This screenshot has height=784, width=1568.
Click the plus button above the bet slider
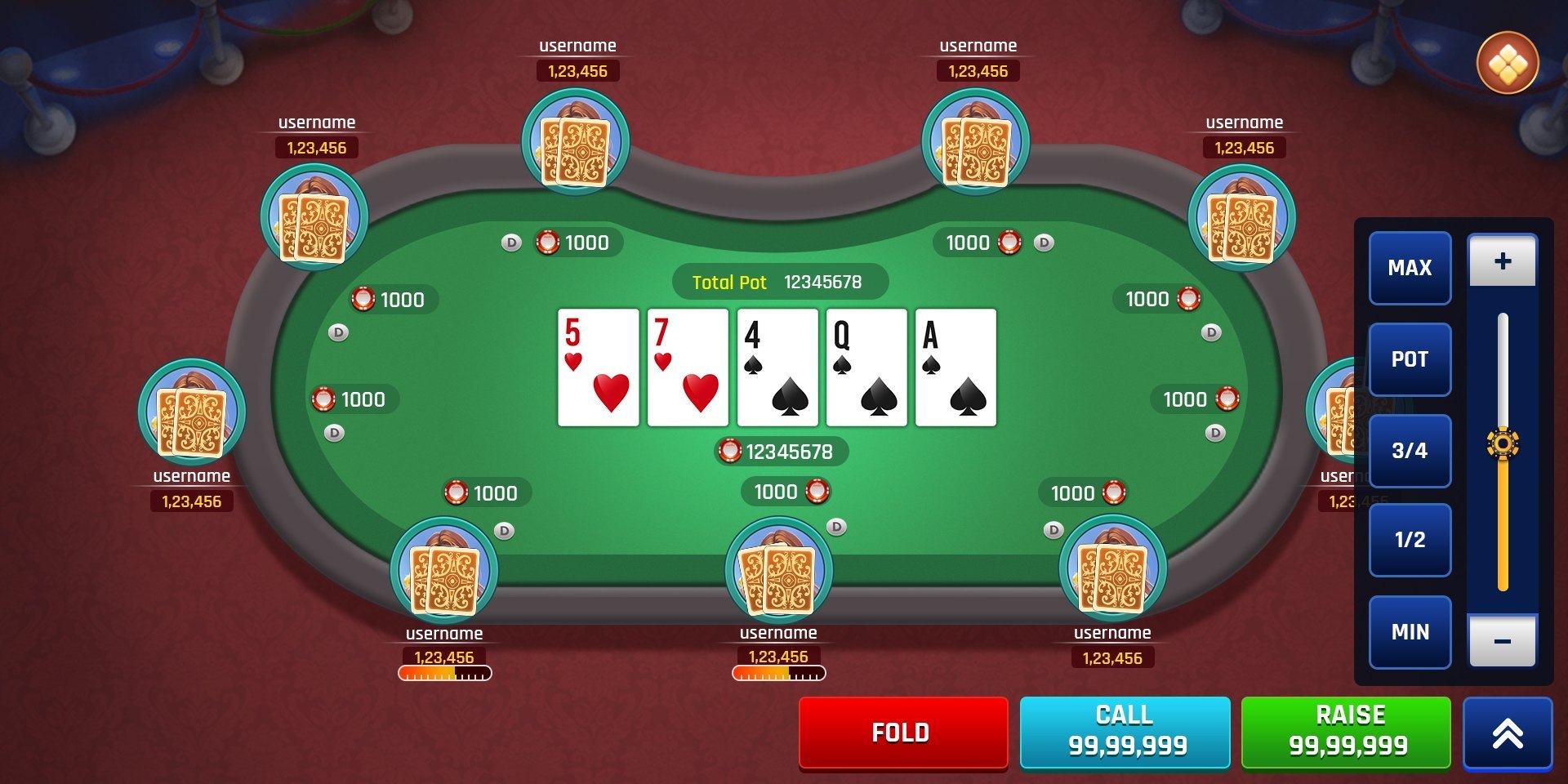pyautogui.click(x=1503, y=260)
